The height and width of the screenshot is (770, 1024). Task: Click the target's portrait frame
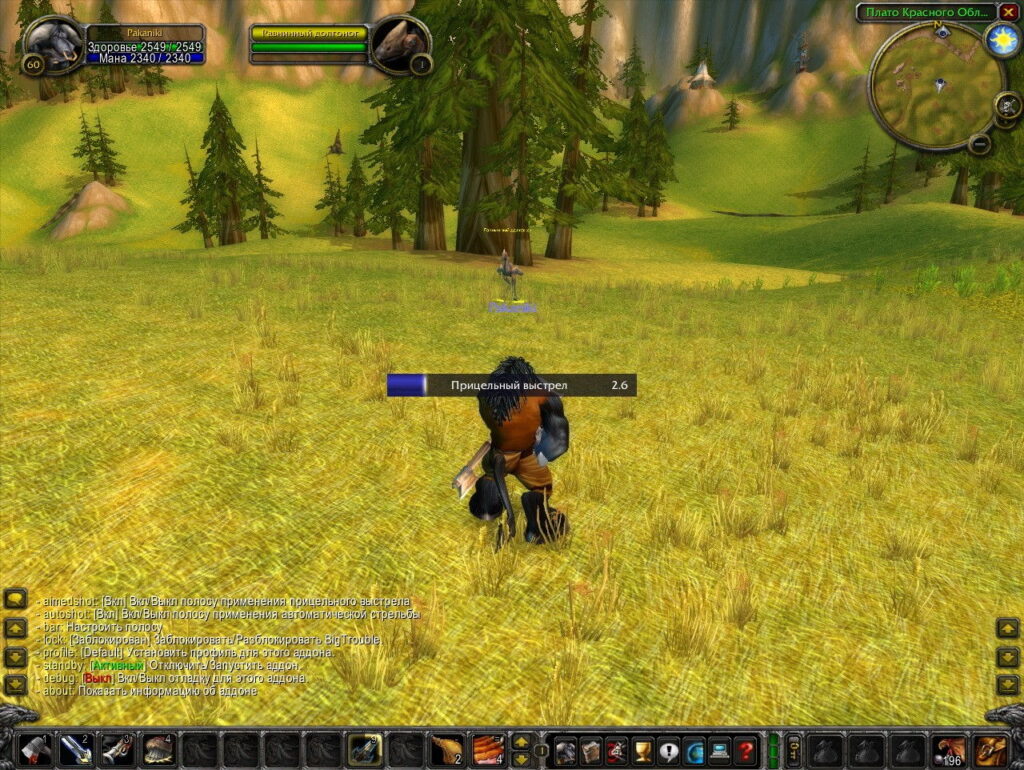(x=399, y=44)
